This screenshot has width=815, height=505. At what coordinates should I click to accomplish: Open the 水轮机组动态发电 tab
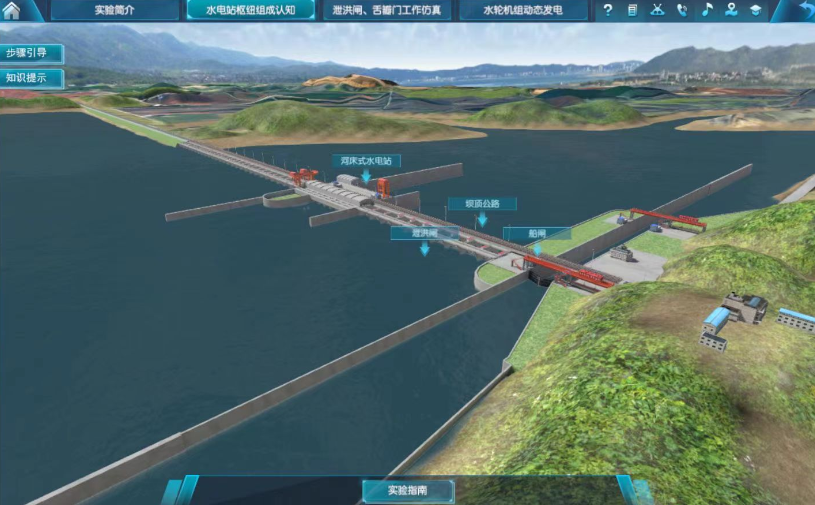[522, 11]
